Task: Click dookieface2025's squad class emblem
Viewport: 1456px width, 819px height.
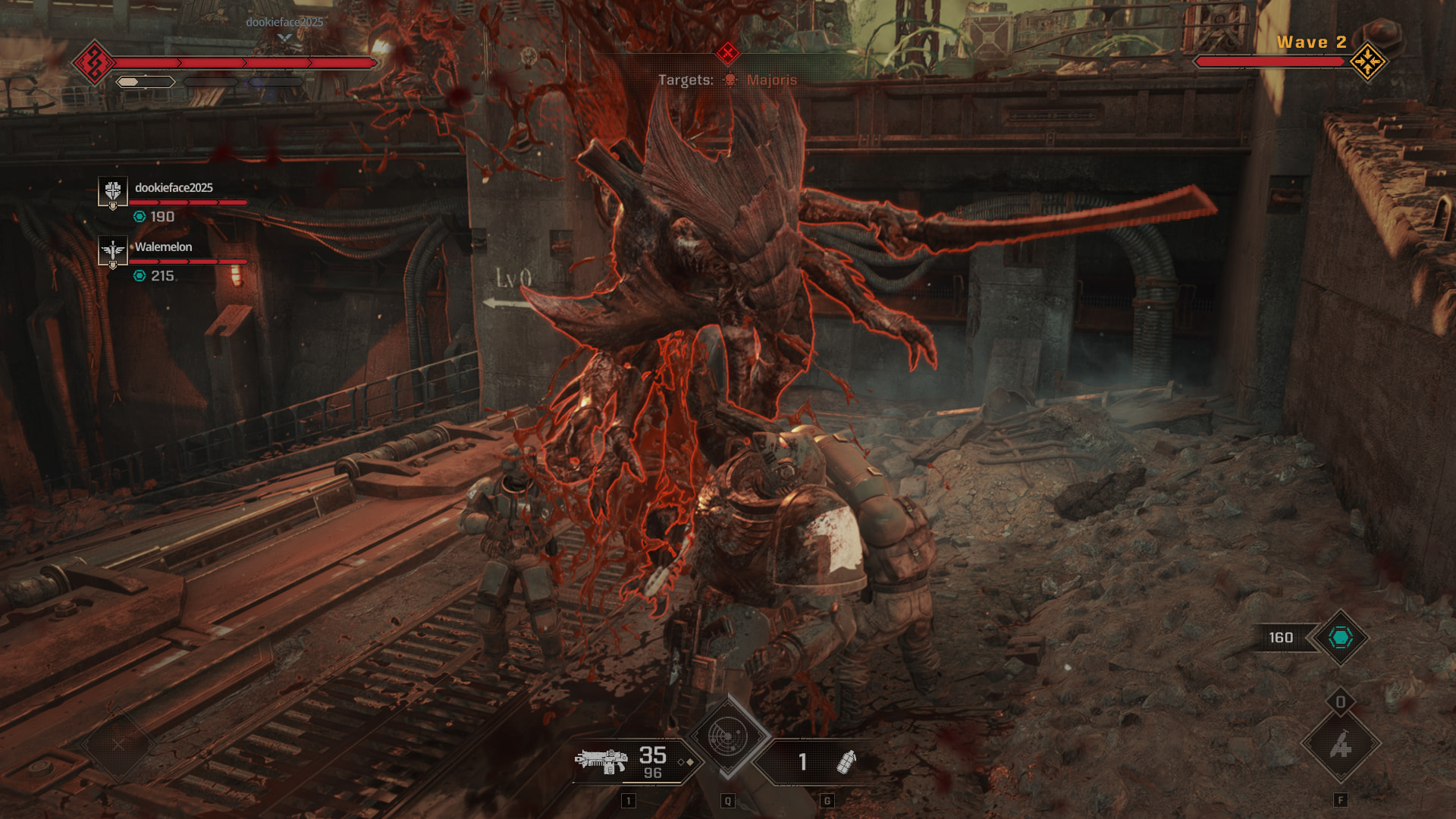Action: (x=113, y=190)
